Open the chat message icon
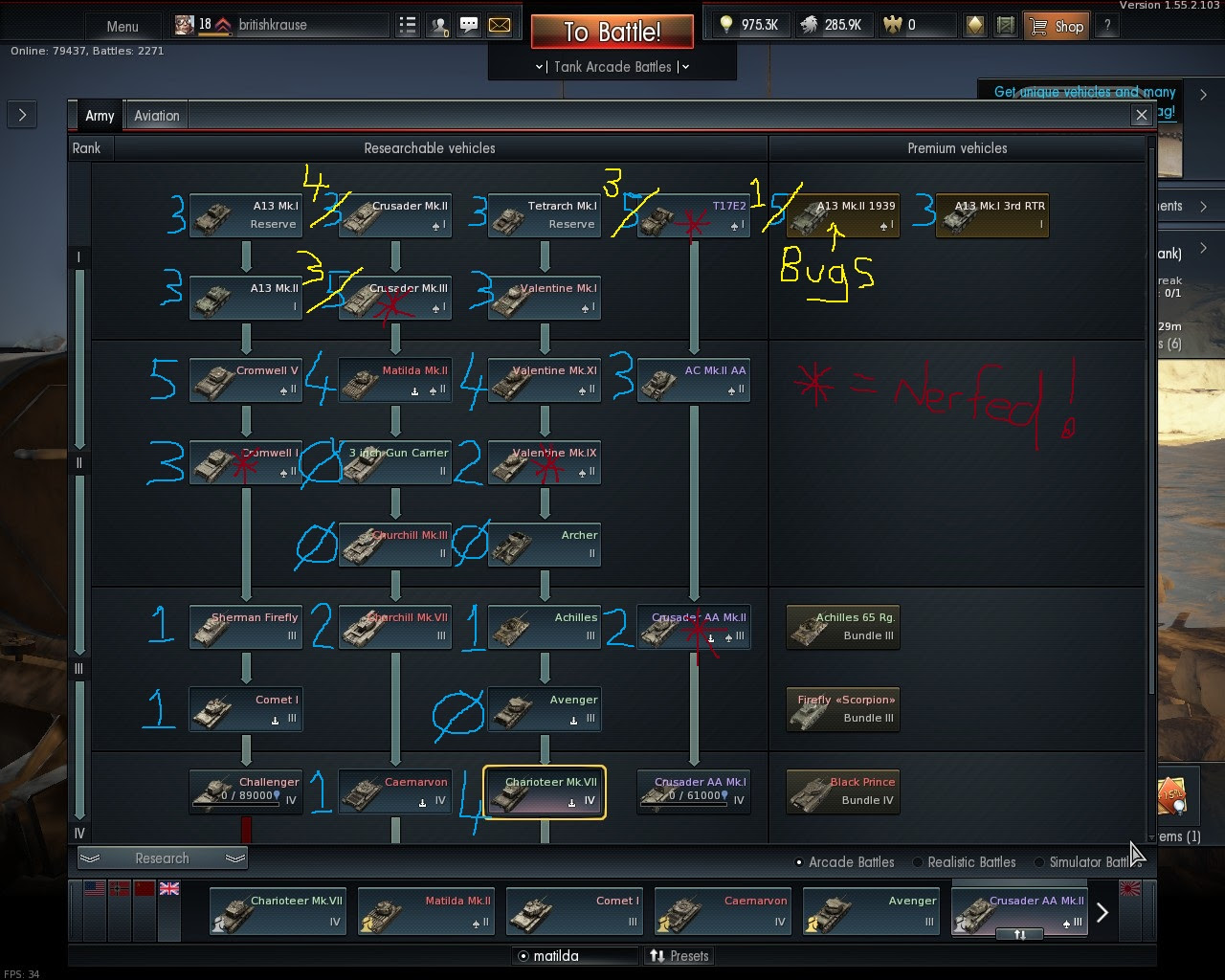This screenshot has height=980, width=1225. coord(468,25)
